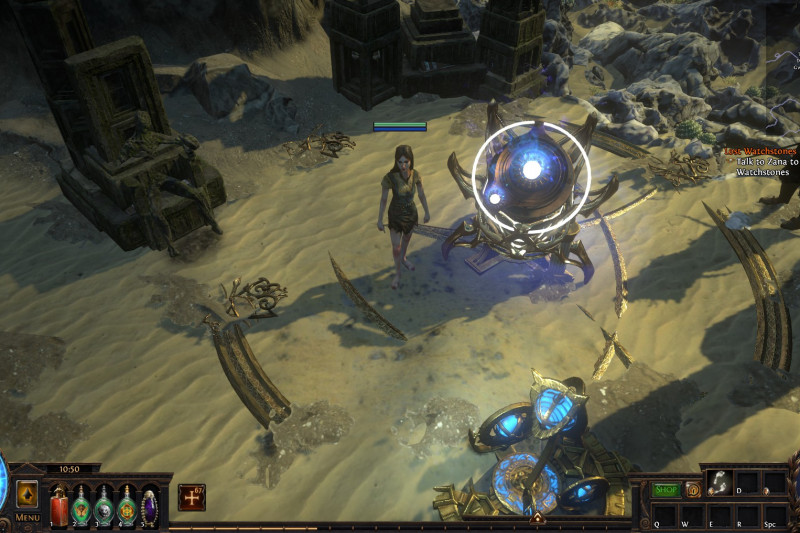Viewport: 800px width, 533px height.
Task: Open the Menu button
Action: [x=27, y=518]
